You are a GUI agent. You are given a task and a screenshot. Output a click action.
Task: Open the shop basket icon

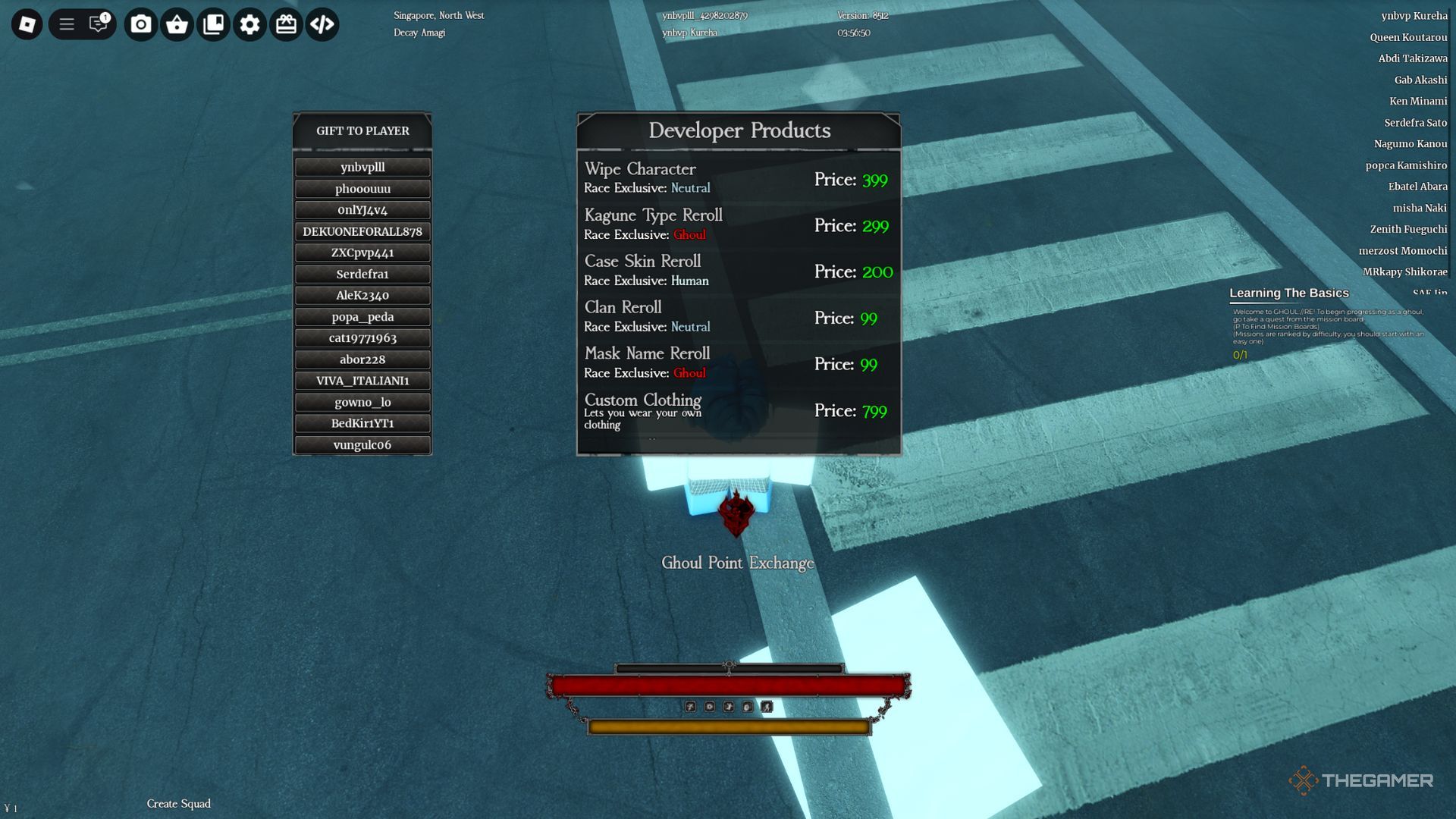177,24
